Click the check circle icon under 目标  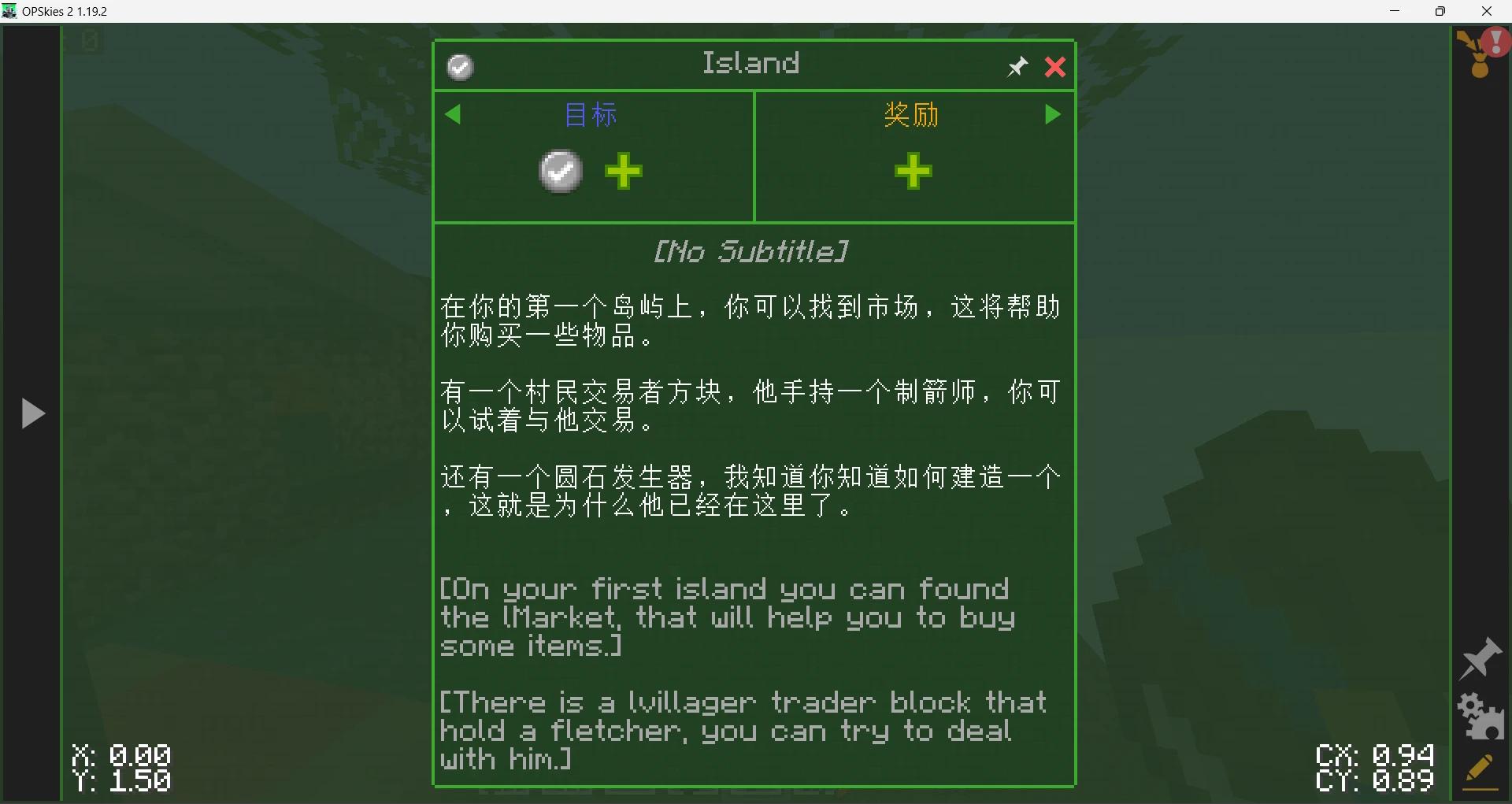[x=560, y=171]
